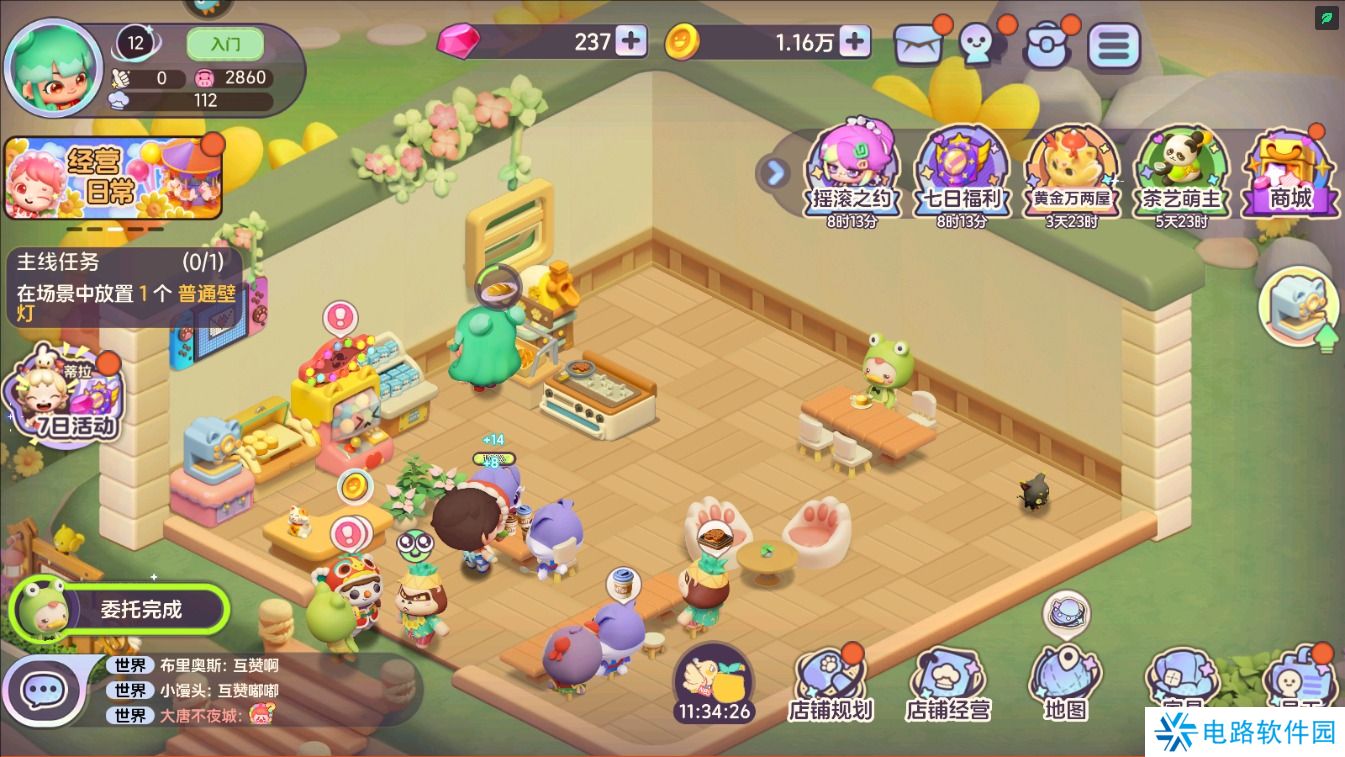Open 店铺规划 shop planning
The height and width of the screenshot is (757, 1345).
coord(831,684)
